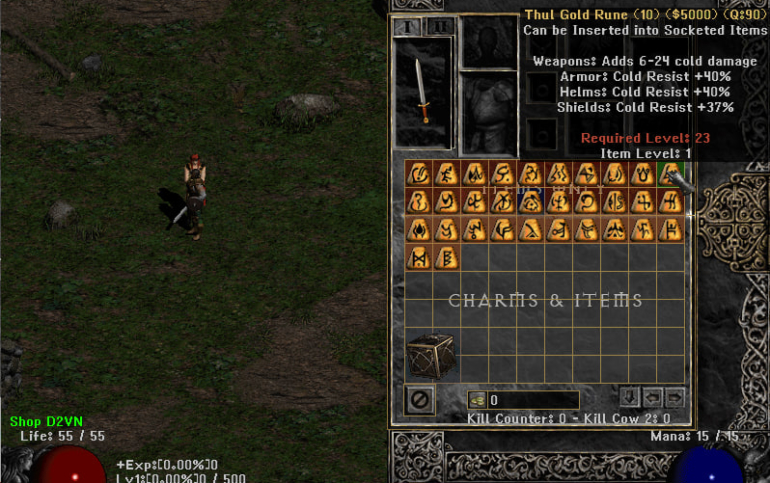The image size is (770, 483).
Task: Select the El rune in the inventory
Action: (x=417, y=173)
